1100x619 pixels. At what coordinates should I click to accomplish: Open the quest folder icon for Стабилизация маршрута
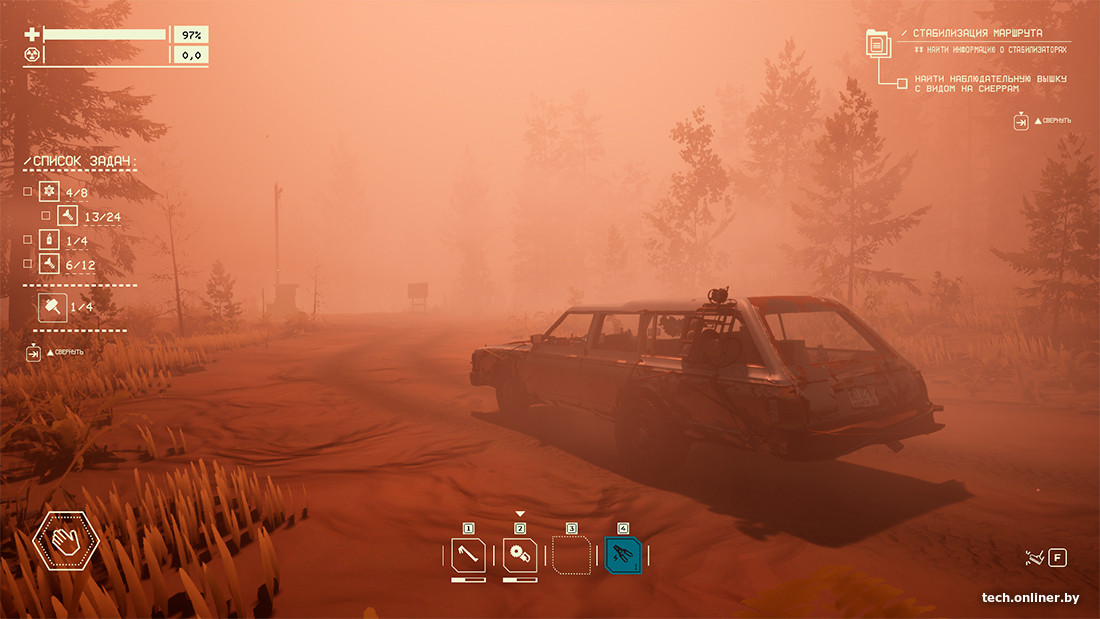(878, 44)
